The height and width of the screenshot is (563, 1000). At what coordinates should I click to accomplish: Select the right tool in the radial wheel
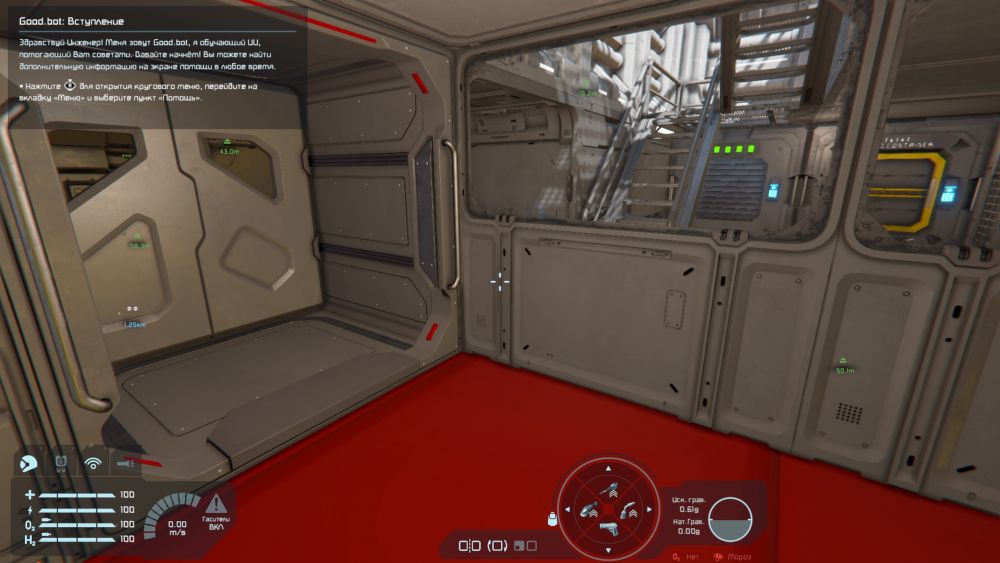[626, 508]
